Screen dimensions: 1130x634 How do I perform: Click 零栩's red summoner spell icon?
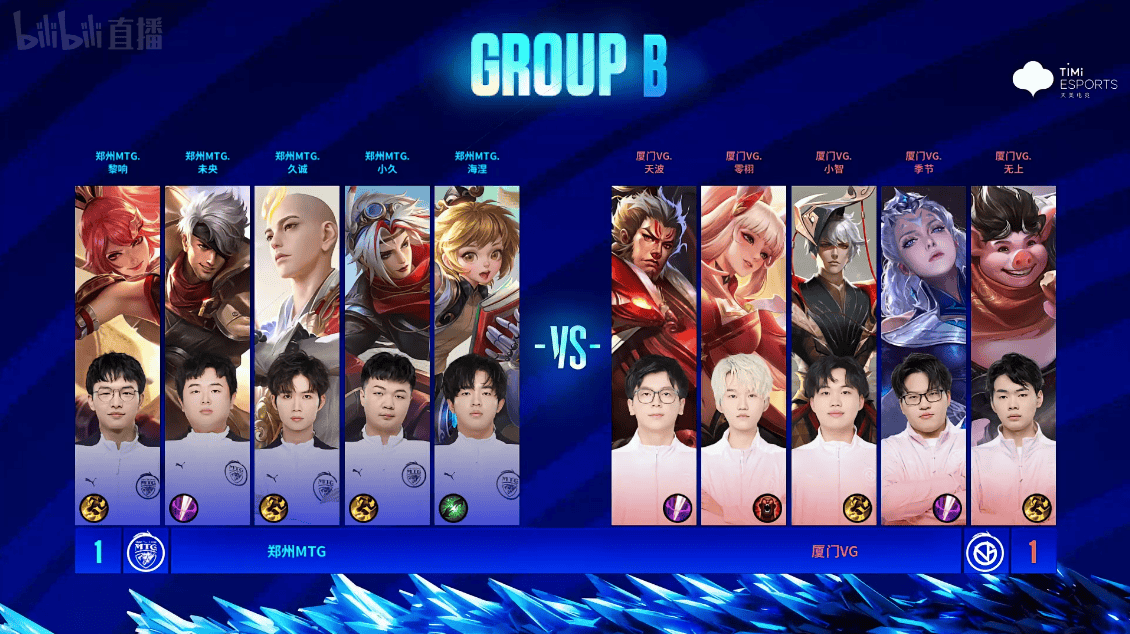pos(767,508)
